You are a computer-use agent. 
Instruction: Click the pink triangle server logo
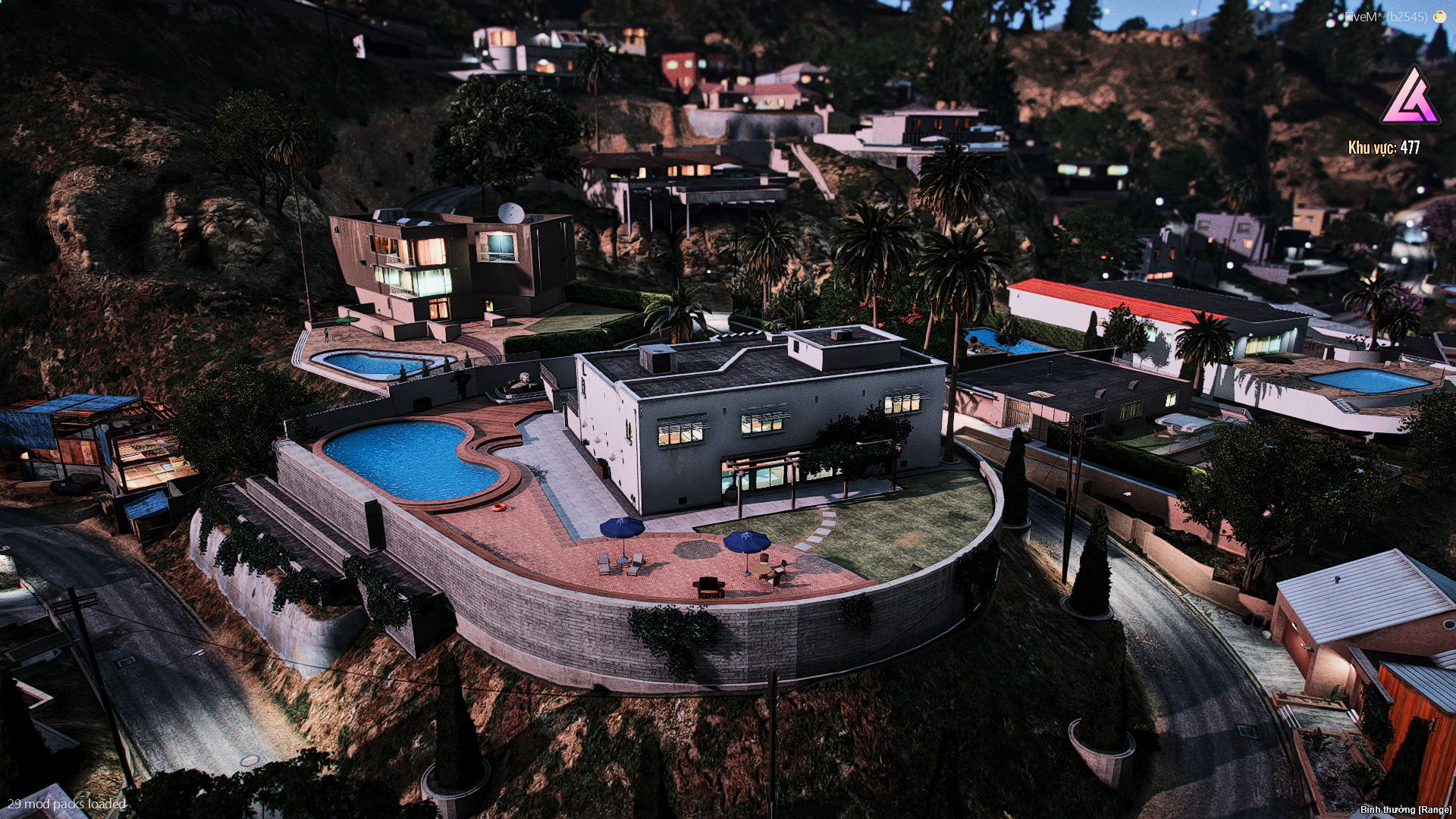[1410, 98]
